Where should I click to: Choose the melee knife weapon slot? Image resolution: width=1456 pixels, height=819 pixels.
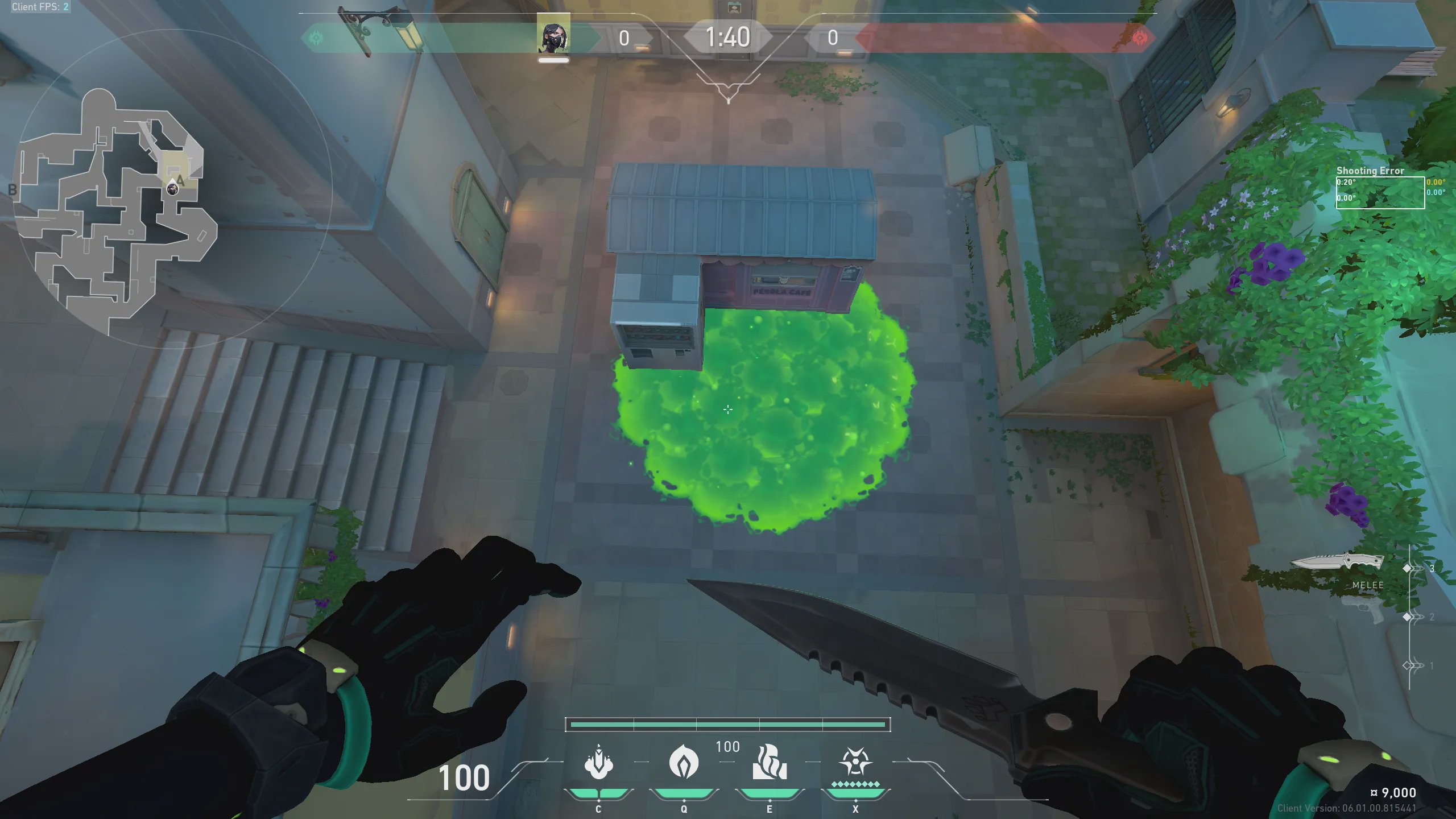pyautogui.click(x=1337, y=563)
